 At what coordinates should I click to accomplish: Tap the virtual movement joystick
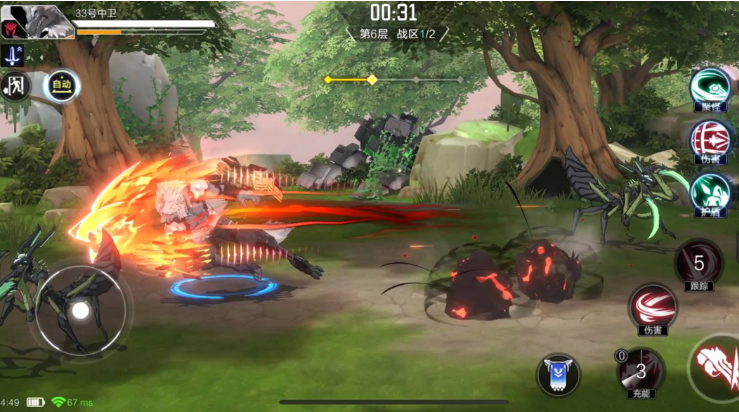[80, 311]
